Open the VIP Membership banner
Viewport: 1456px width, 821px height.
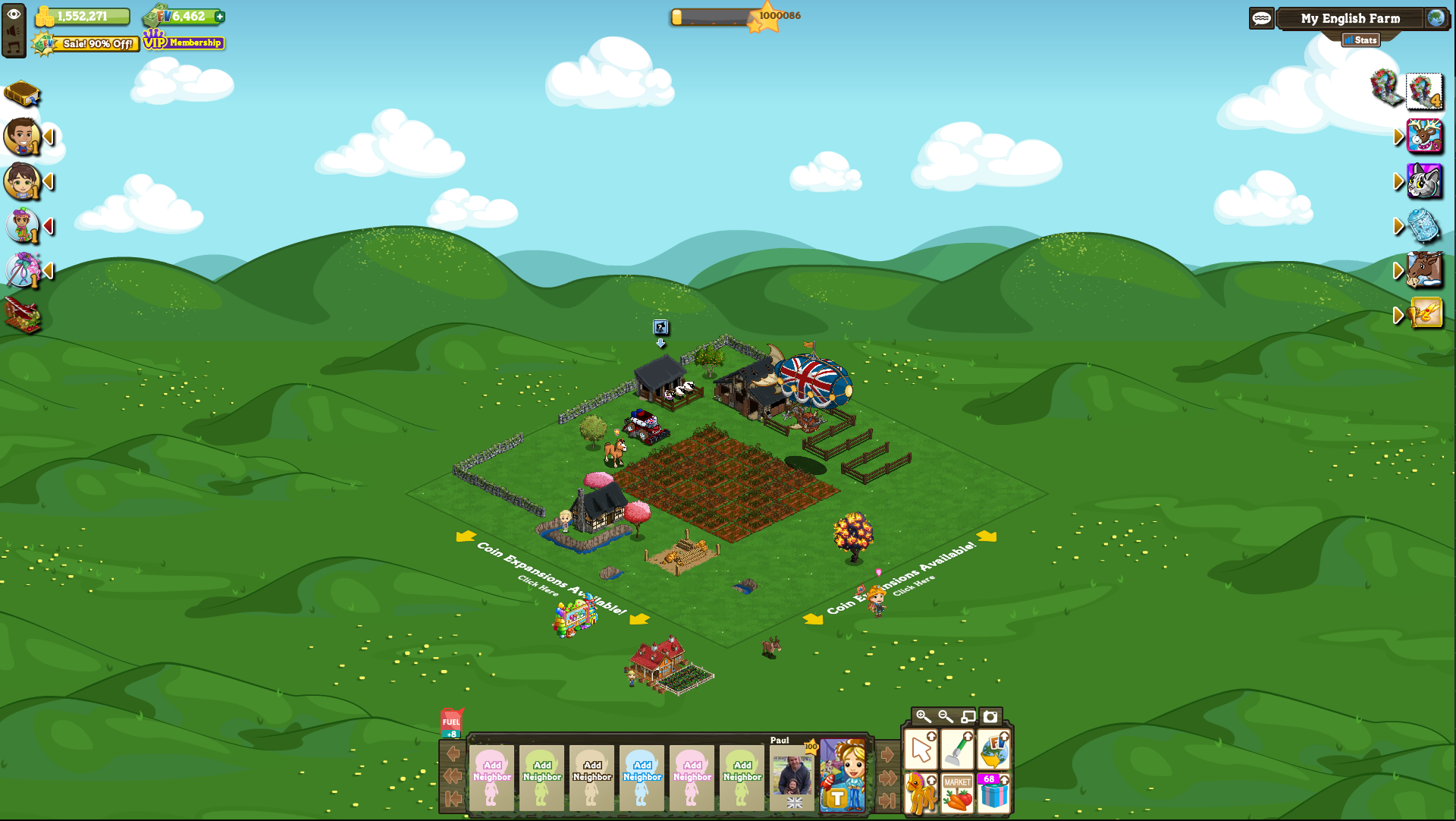tap(184, 42)
